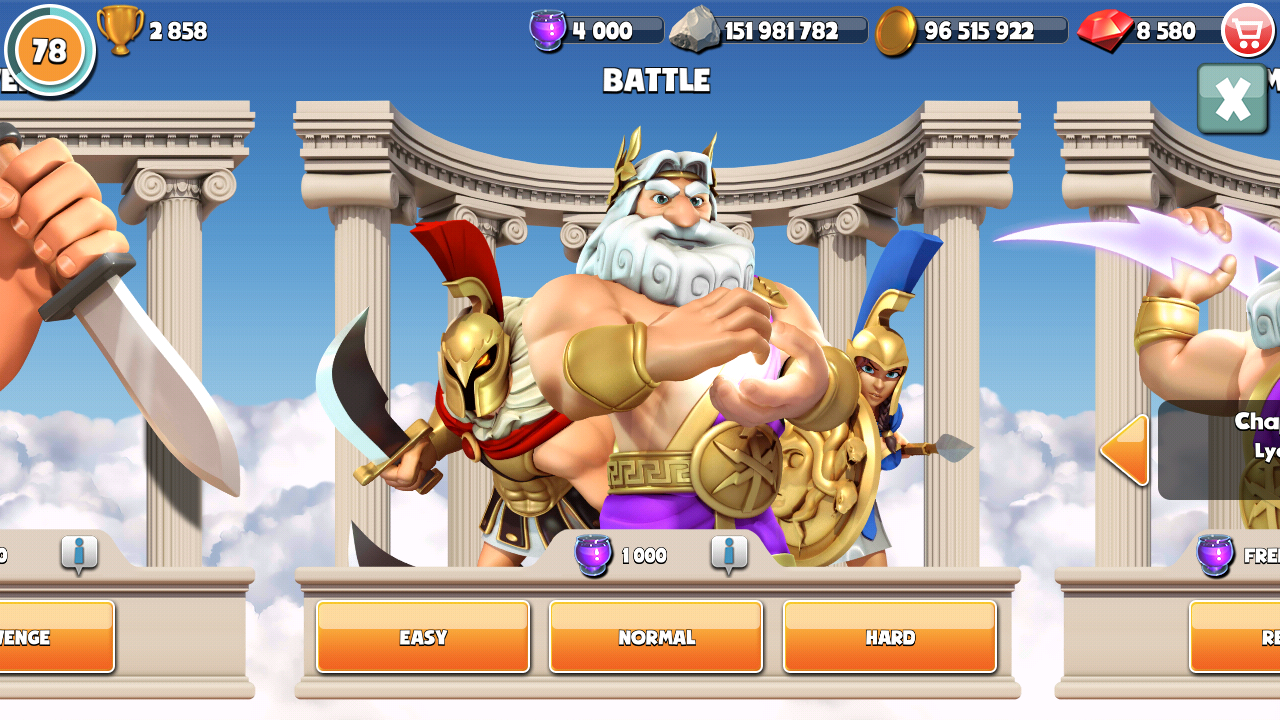Open the shop via the red cart icon
1280x720 pixels.
coord(1248,30)
